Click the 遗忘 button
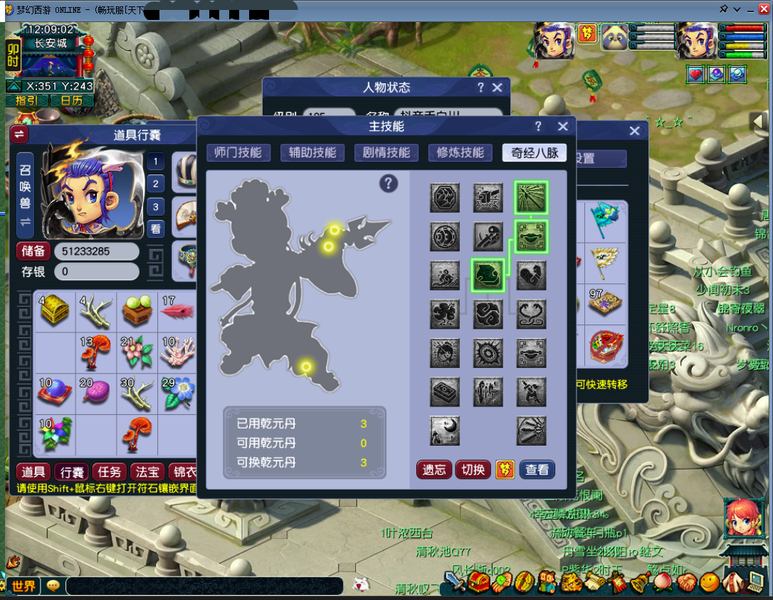Viewport: 773px width, 600px height. (433, 469)
